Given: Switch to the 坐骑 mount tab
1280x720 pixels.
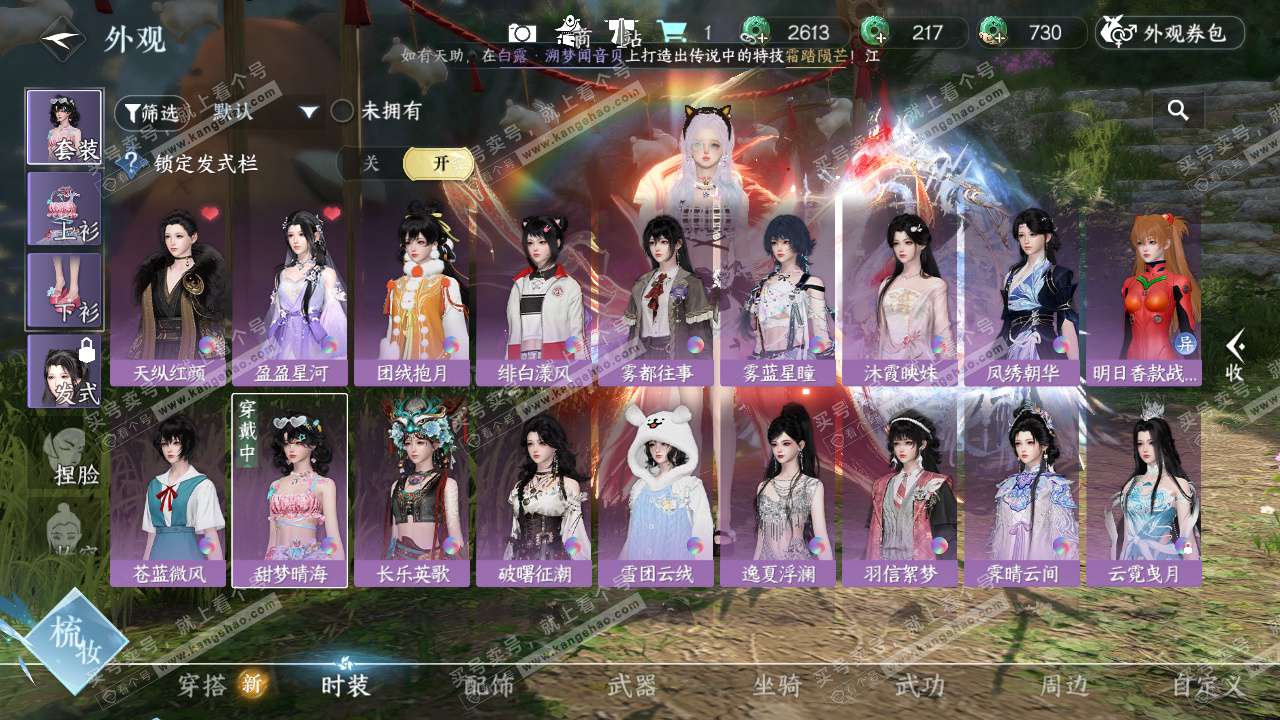Looking at the screenshot, I should [777, 686].
